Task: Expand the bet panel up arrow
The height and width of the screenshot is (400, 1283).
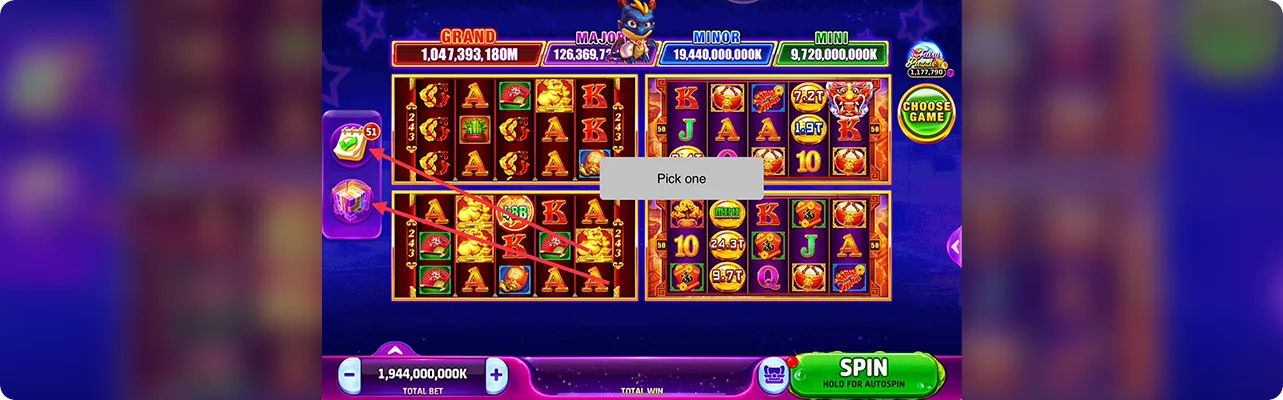Action: pos(395,351)
